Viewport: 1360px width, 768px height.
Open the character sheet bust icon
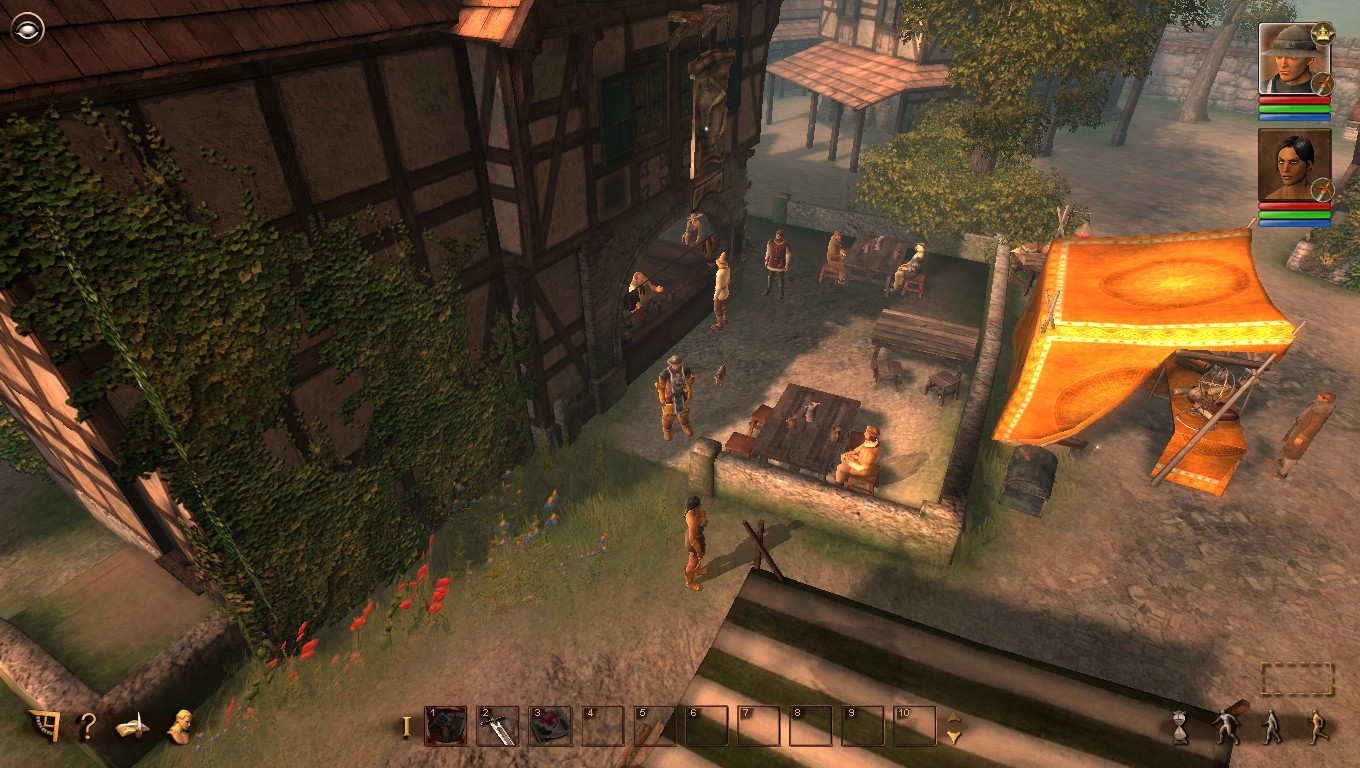[x=179, y=726]
